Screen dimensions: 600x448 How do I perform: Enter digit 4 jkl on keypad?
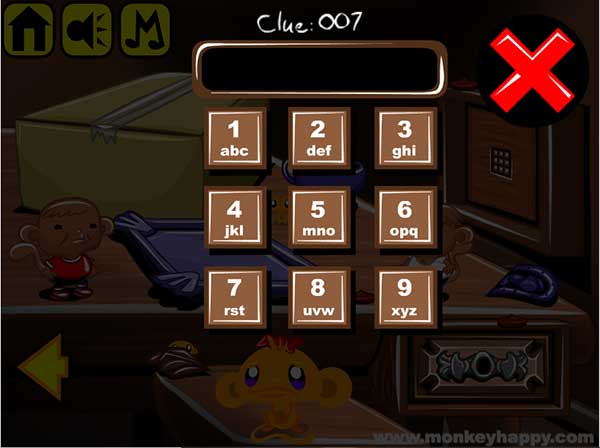click(x=236, y=218)
